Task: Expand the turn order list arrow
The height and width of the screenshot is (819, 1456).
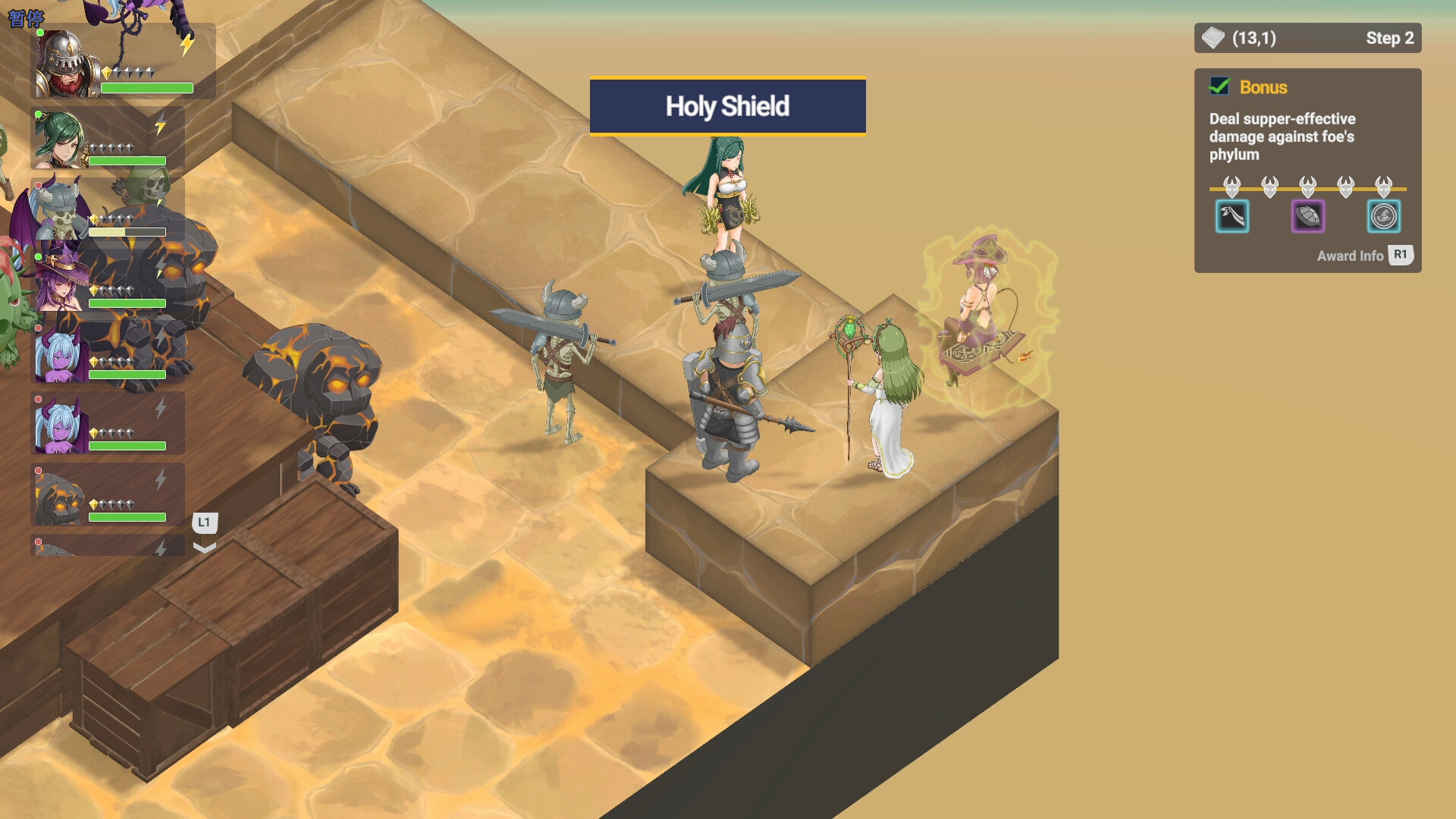Action: point(205,548)
